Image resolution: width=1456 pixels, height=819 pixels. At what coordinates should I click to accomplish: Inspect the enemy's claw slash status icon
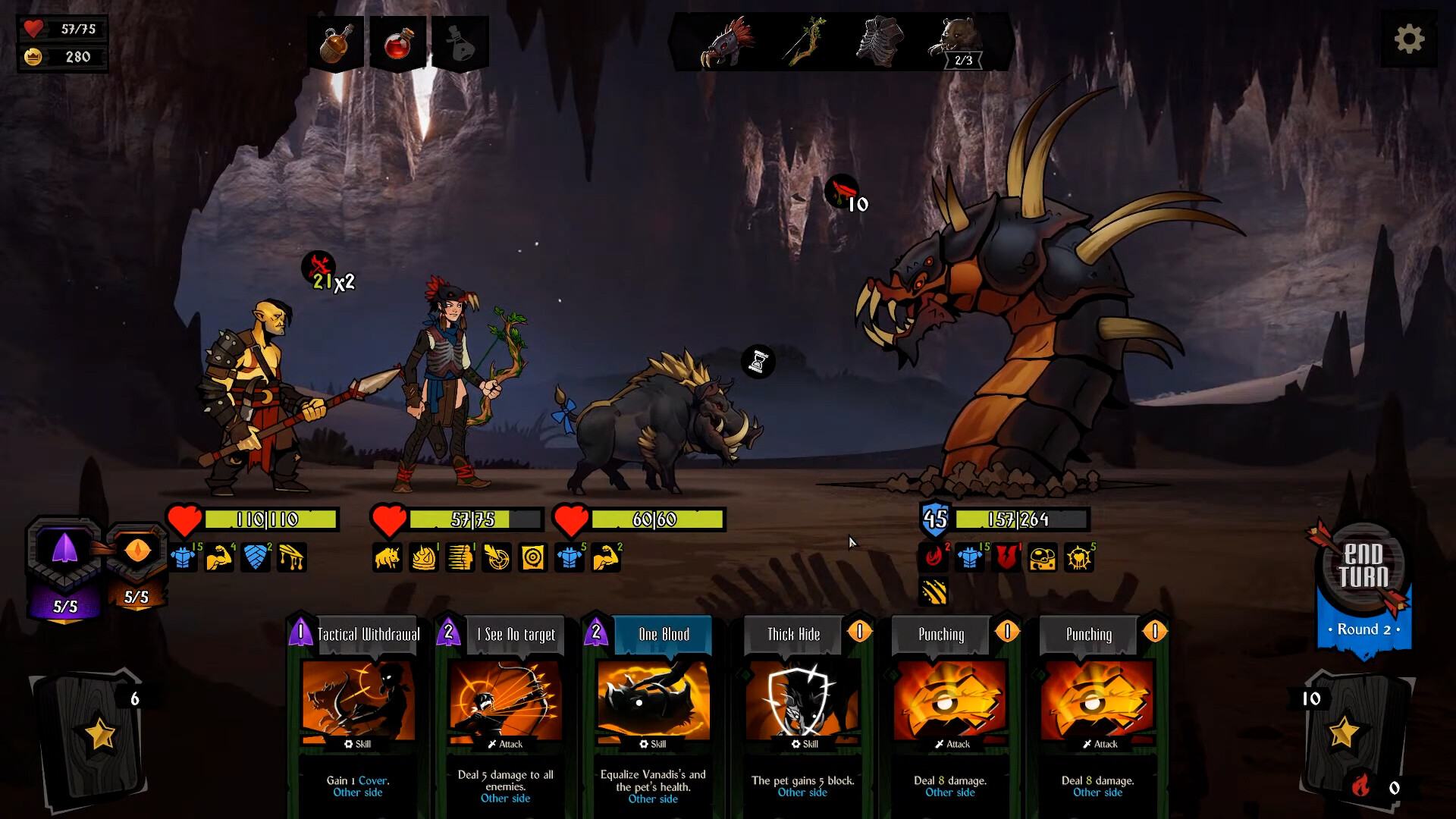click(x=934, y=591)
